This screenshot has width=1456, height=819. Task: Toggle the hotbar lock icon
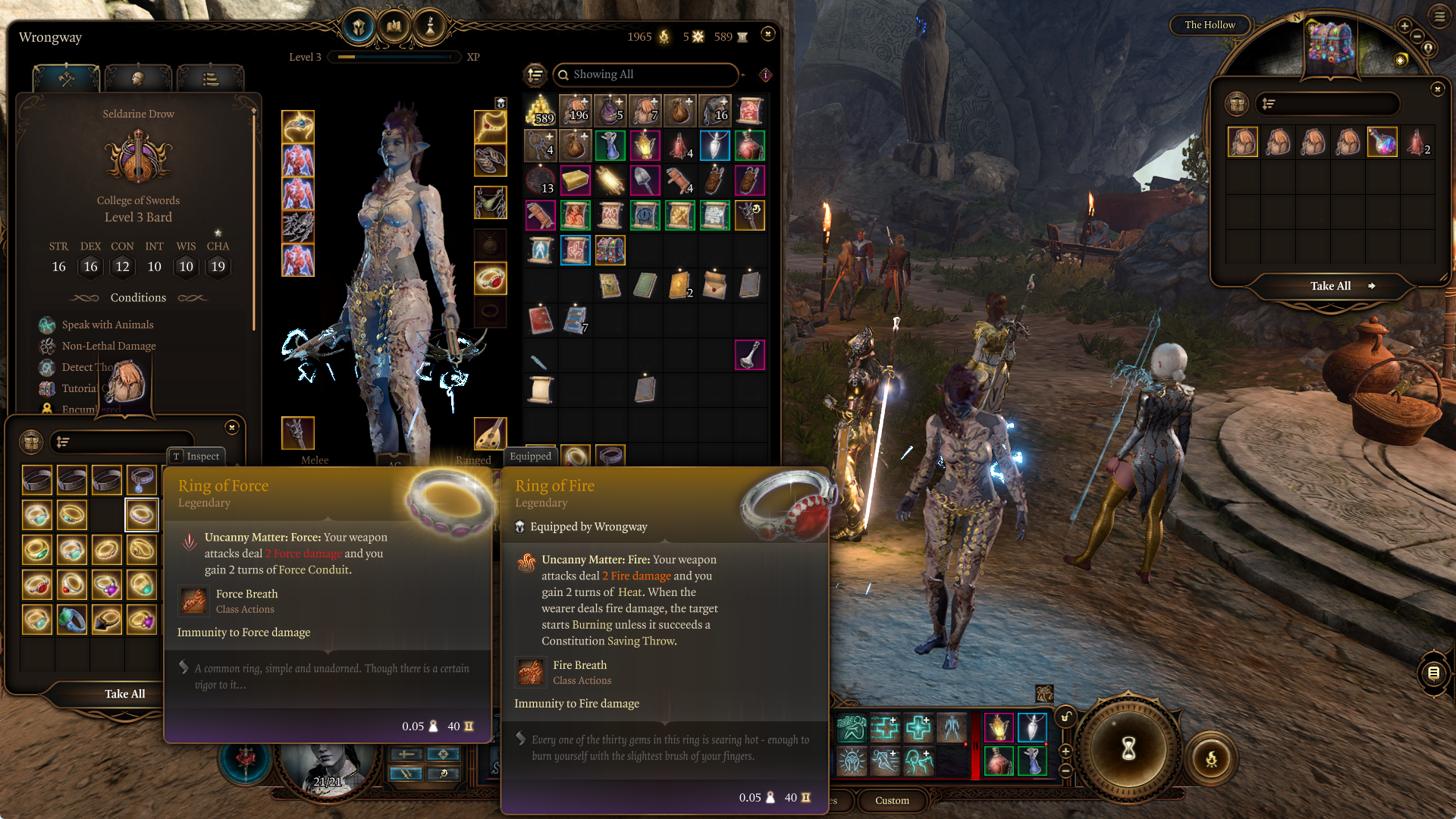1066,717
